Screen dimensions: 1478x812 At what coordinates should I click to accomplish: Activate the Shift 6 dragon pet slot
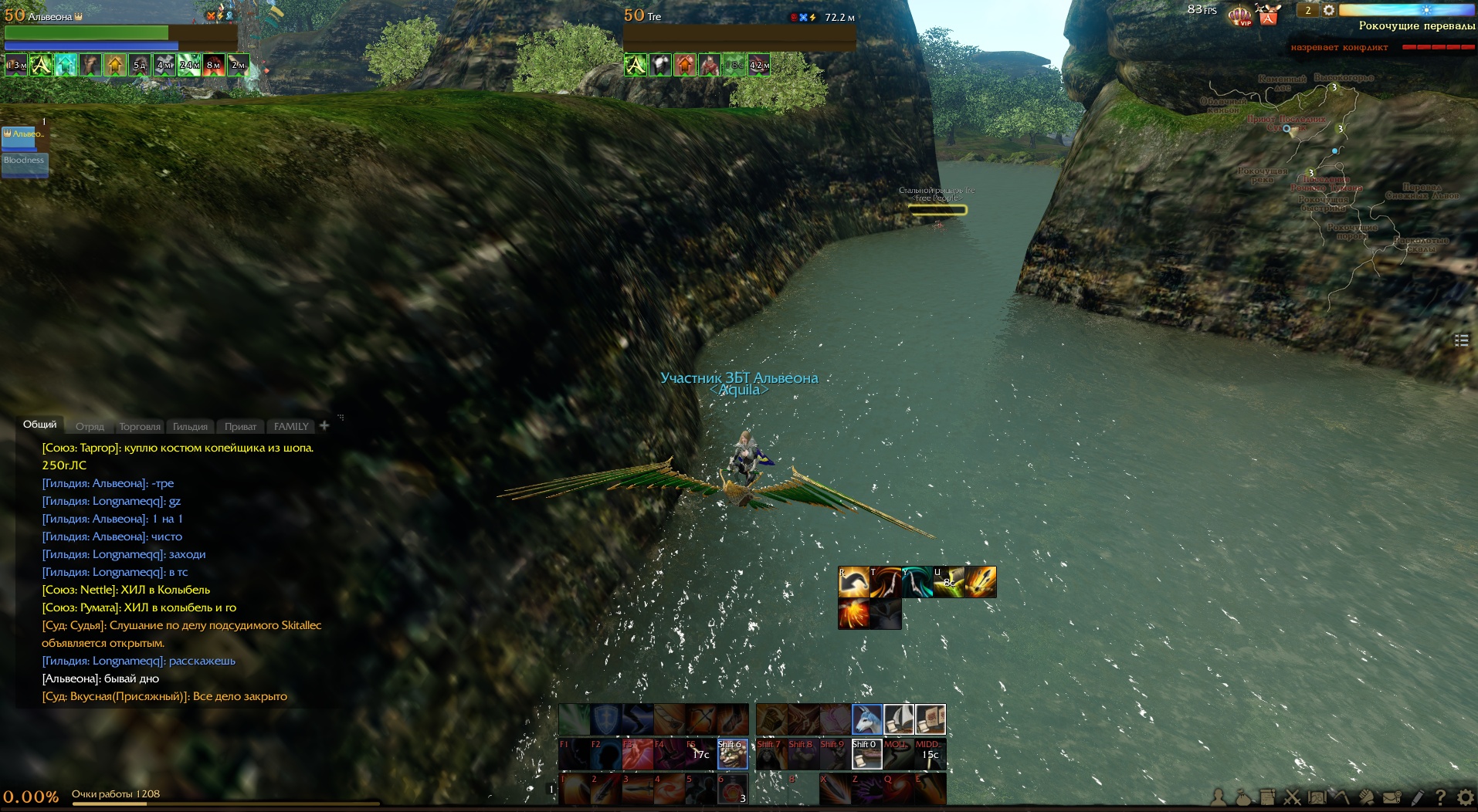pos(732,754)
